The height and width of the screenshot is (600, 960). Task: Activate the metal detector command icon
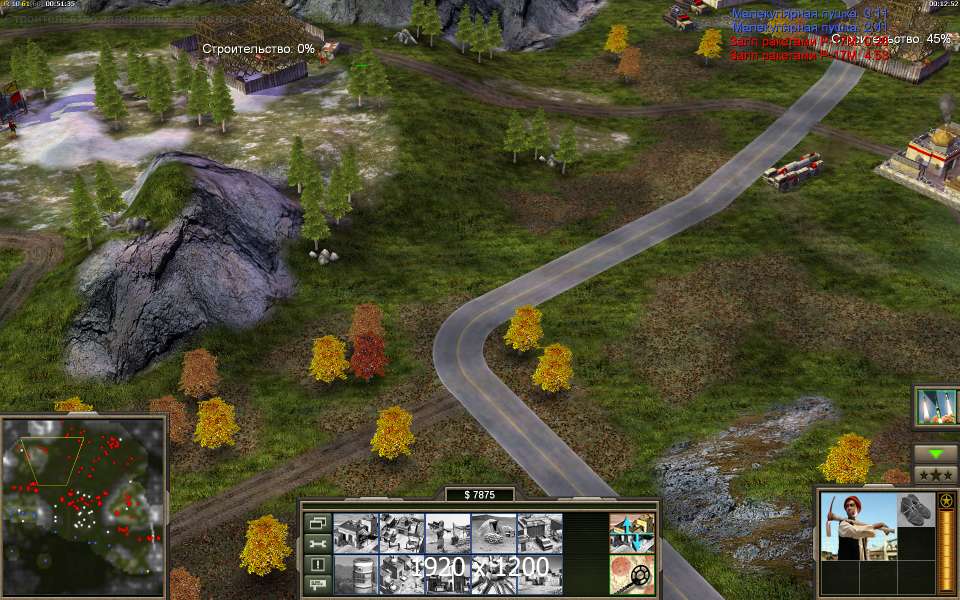632,575
